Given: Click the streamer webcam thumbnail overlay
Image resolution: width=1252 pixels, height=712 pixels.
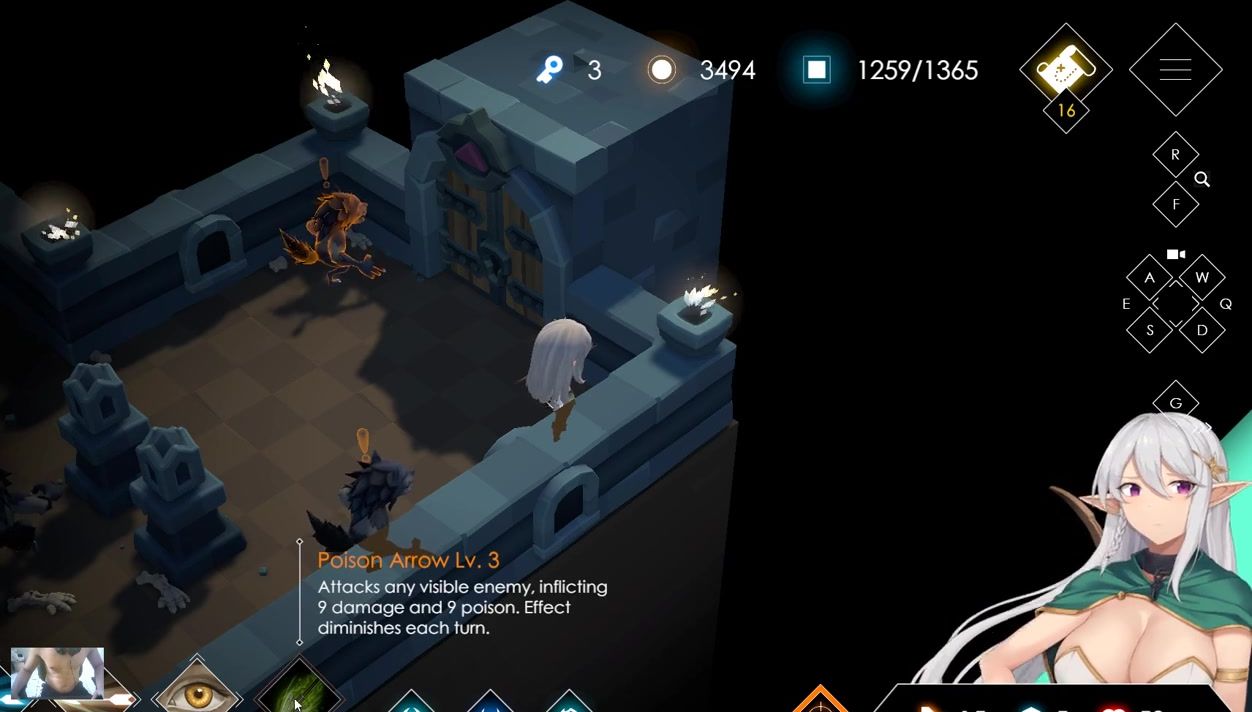Looking at the screenshot, I should pyautogui.click(x=57, y=673).
